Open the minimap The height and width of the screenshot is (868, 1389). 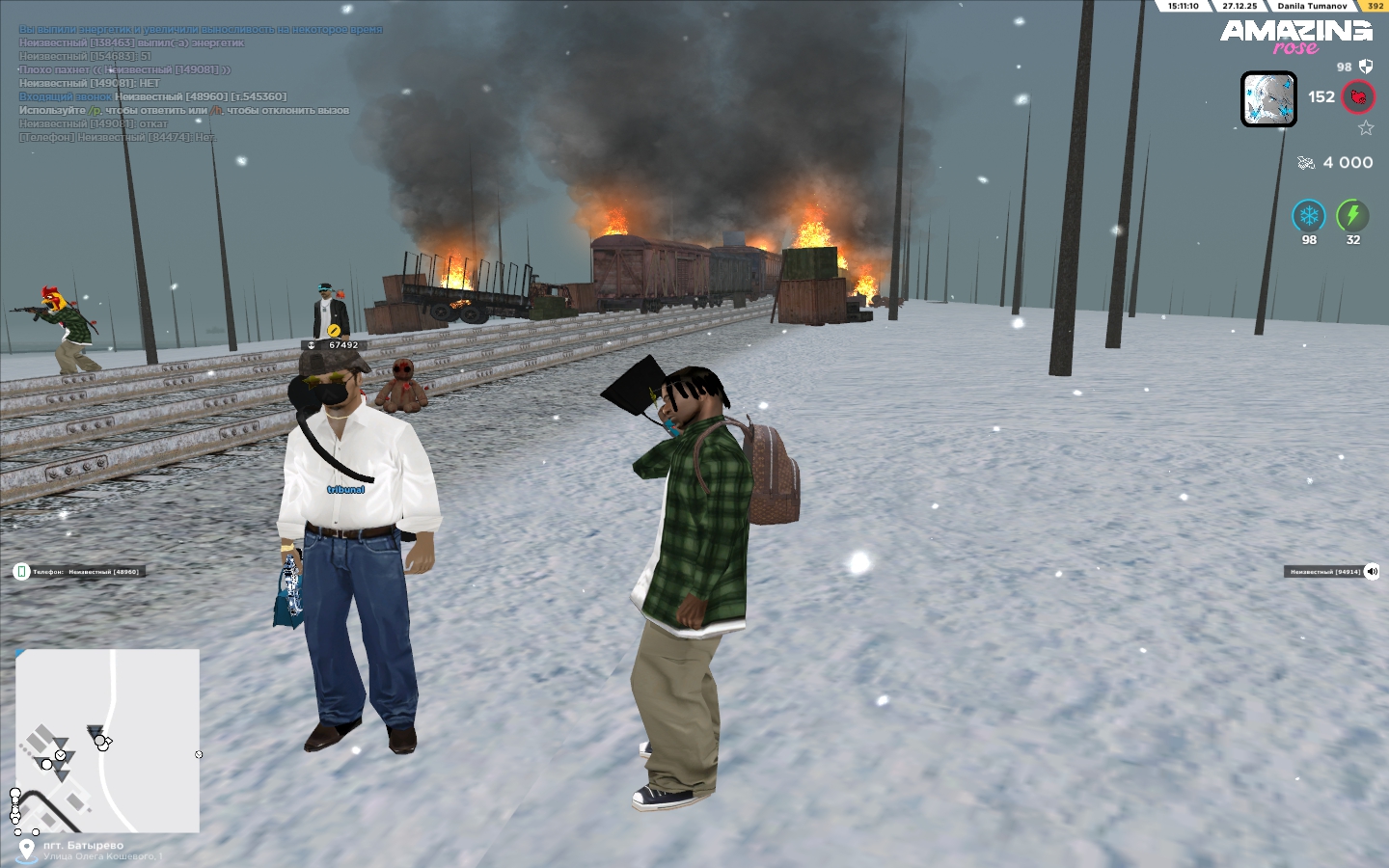point(107,740)
